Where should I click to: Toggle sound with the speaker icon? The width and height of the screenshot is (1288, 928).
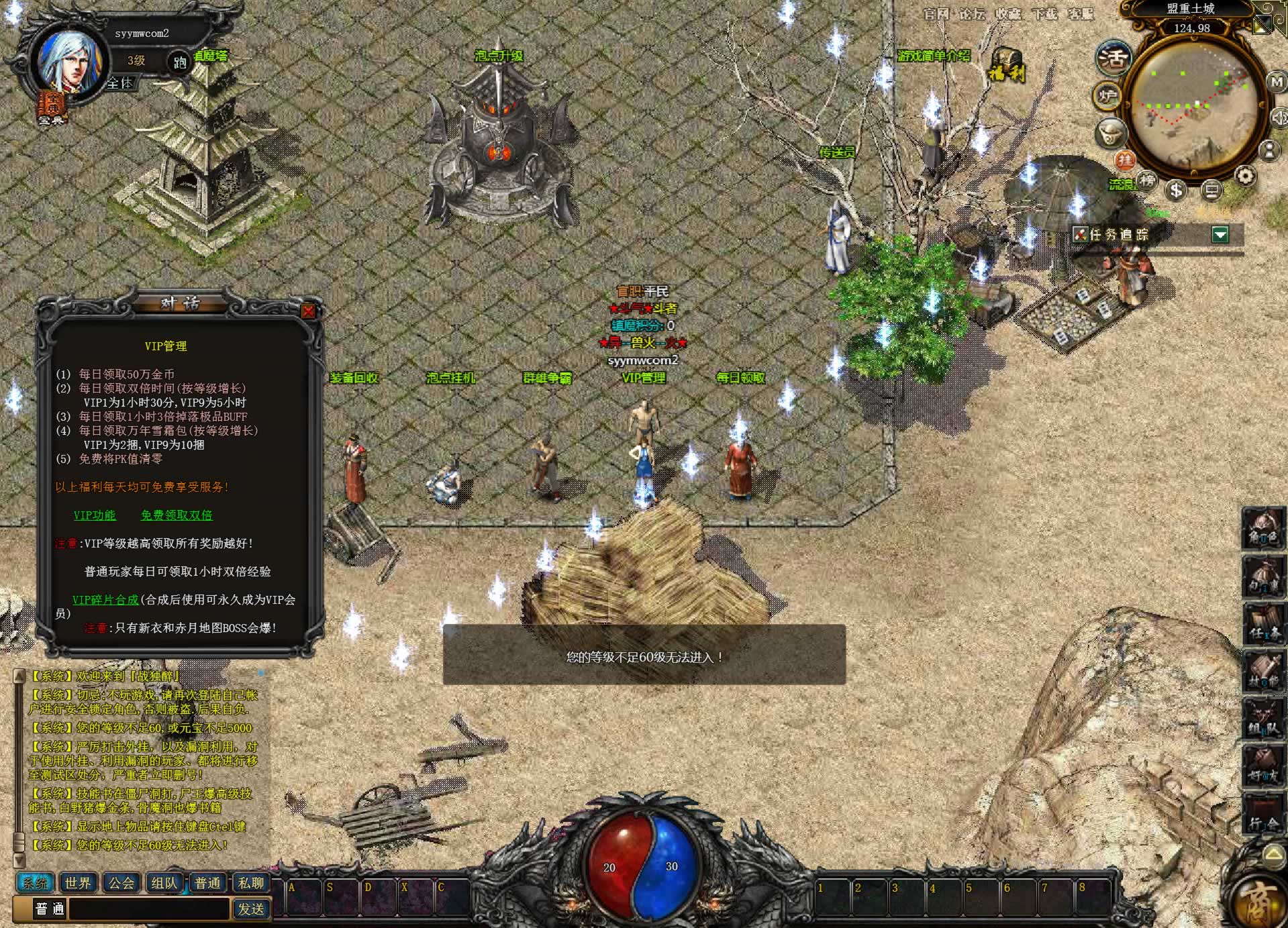(1279, 118)
